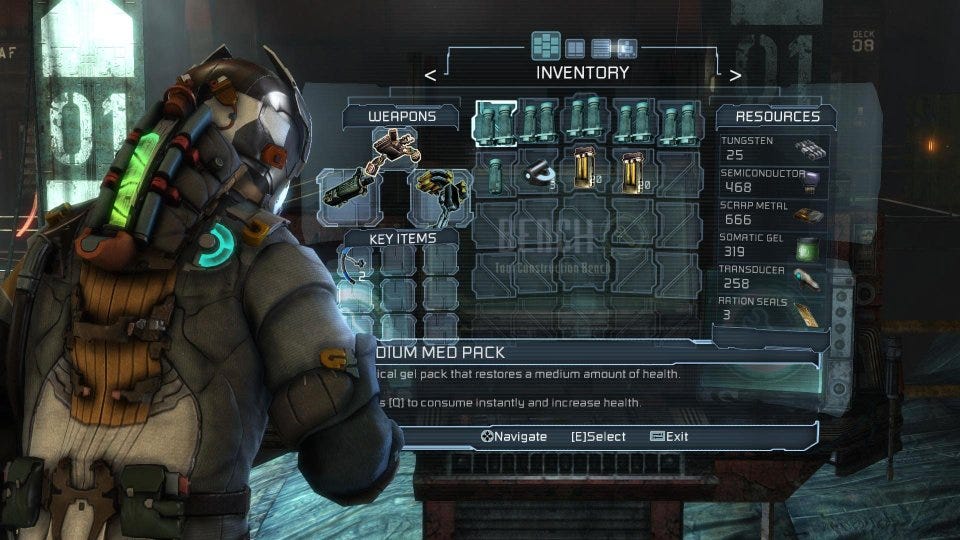Select the Somatic Gel resource row
The image size is (960, 540).
[773, 246]
